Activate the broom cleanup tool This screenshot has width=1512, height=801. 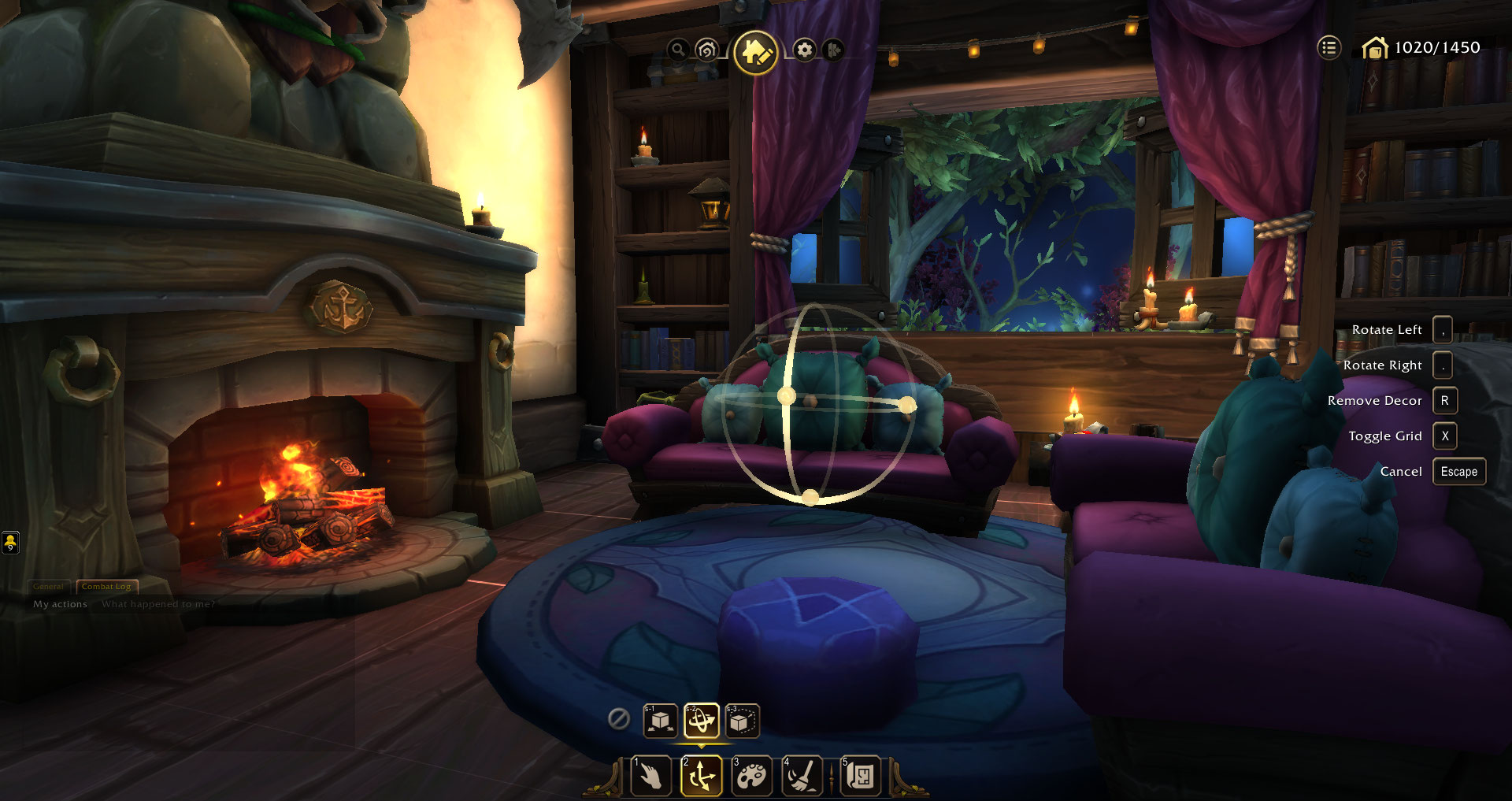tap(802, 776)
